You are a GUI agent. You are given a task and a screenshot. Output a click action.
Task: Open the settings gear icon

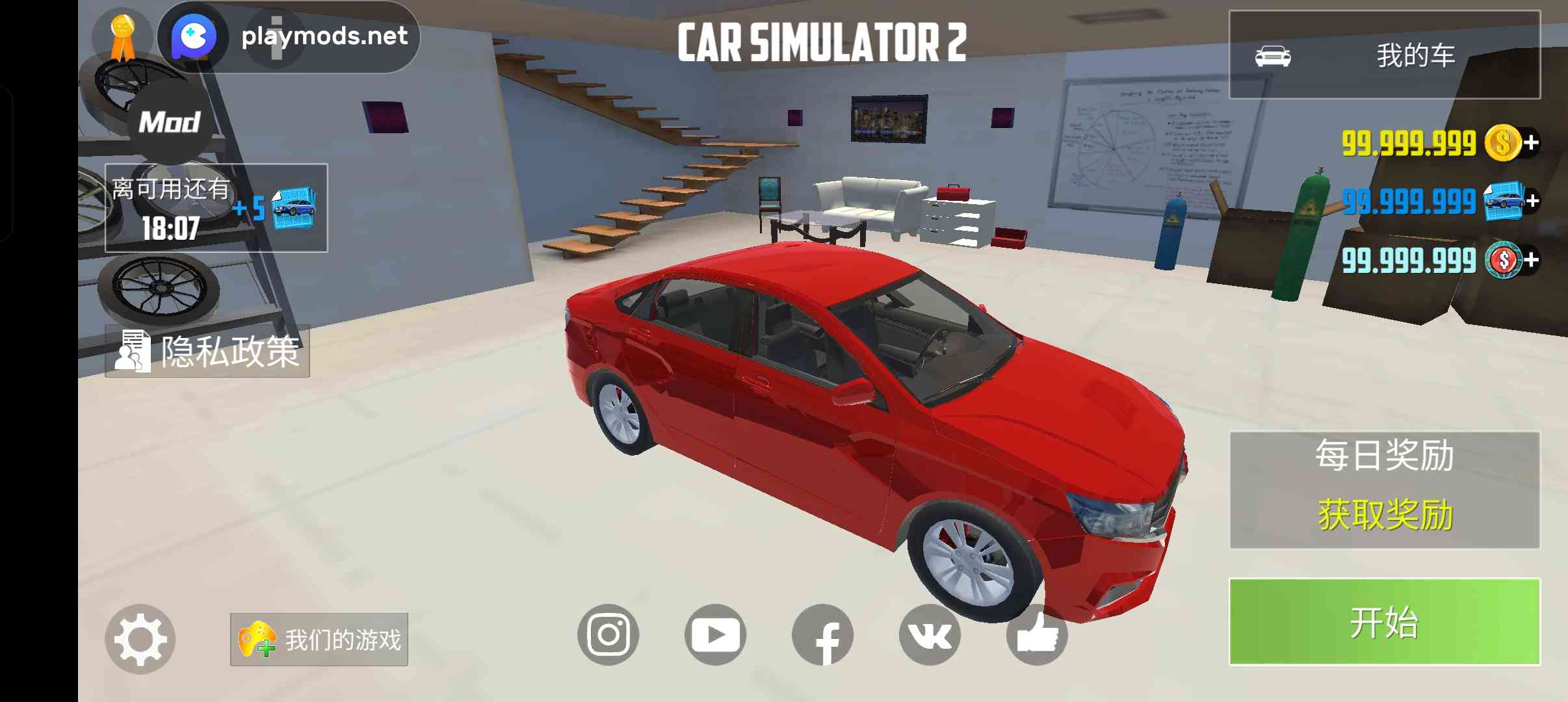pos(140,639)
